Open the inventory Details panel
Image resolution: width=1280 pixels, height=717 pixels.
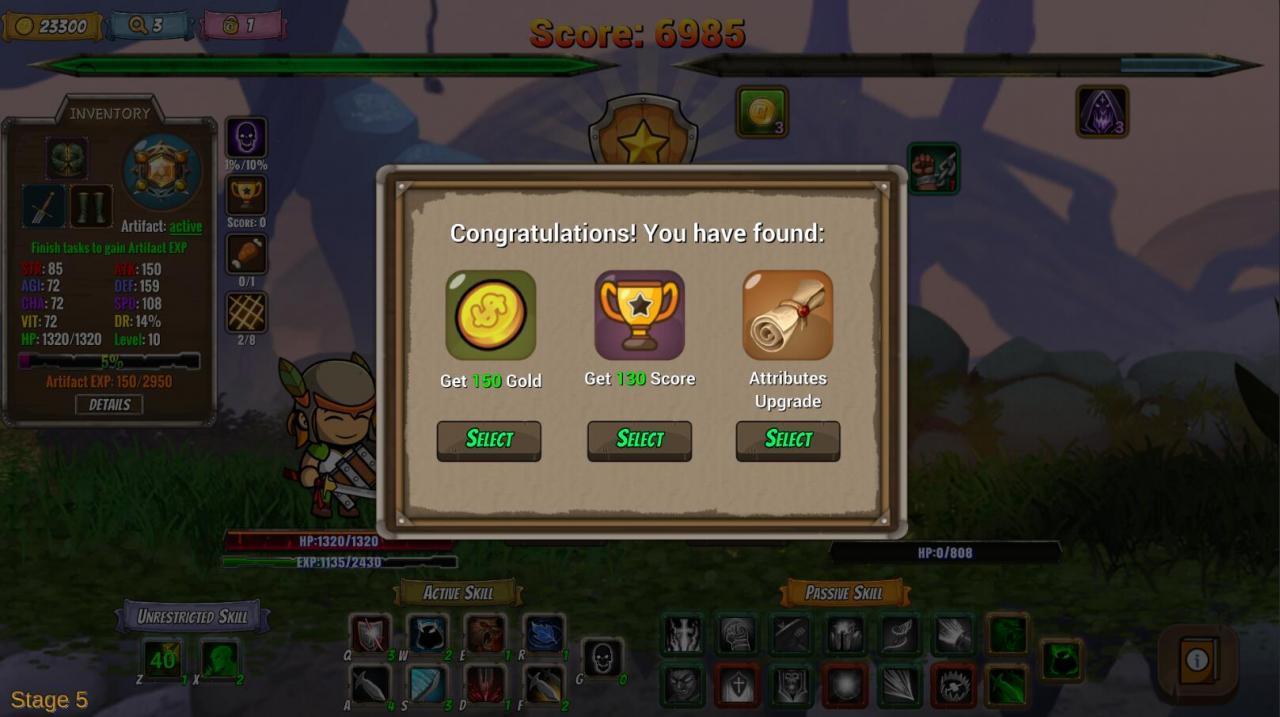pos(109,404)
